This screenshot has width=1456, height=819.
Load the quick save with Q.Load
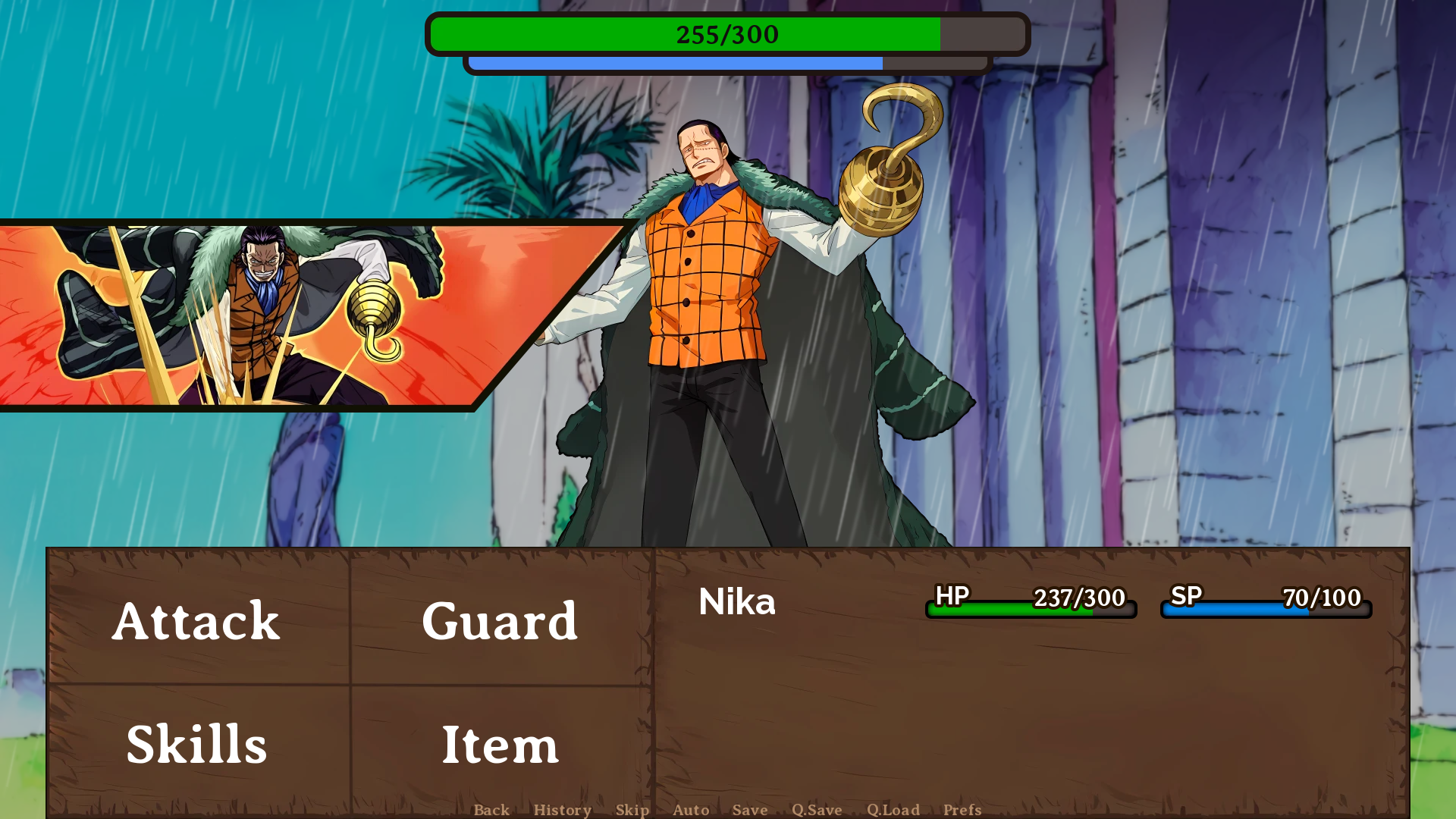(893, 810)
